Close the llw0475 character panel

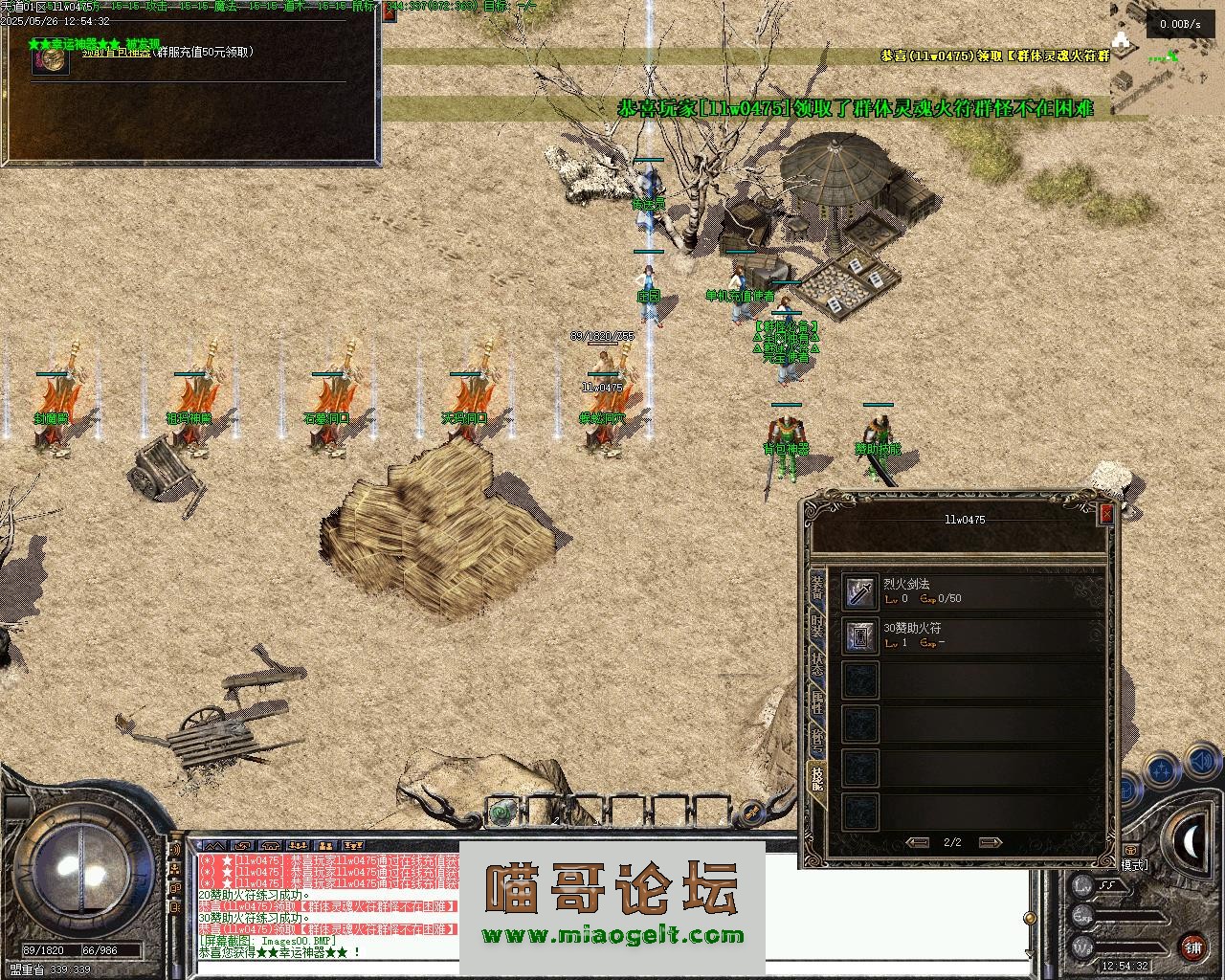[1106, 513]
